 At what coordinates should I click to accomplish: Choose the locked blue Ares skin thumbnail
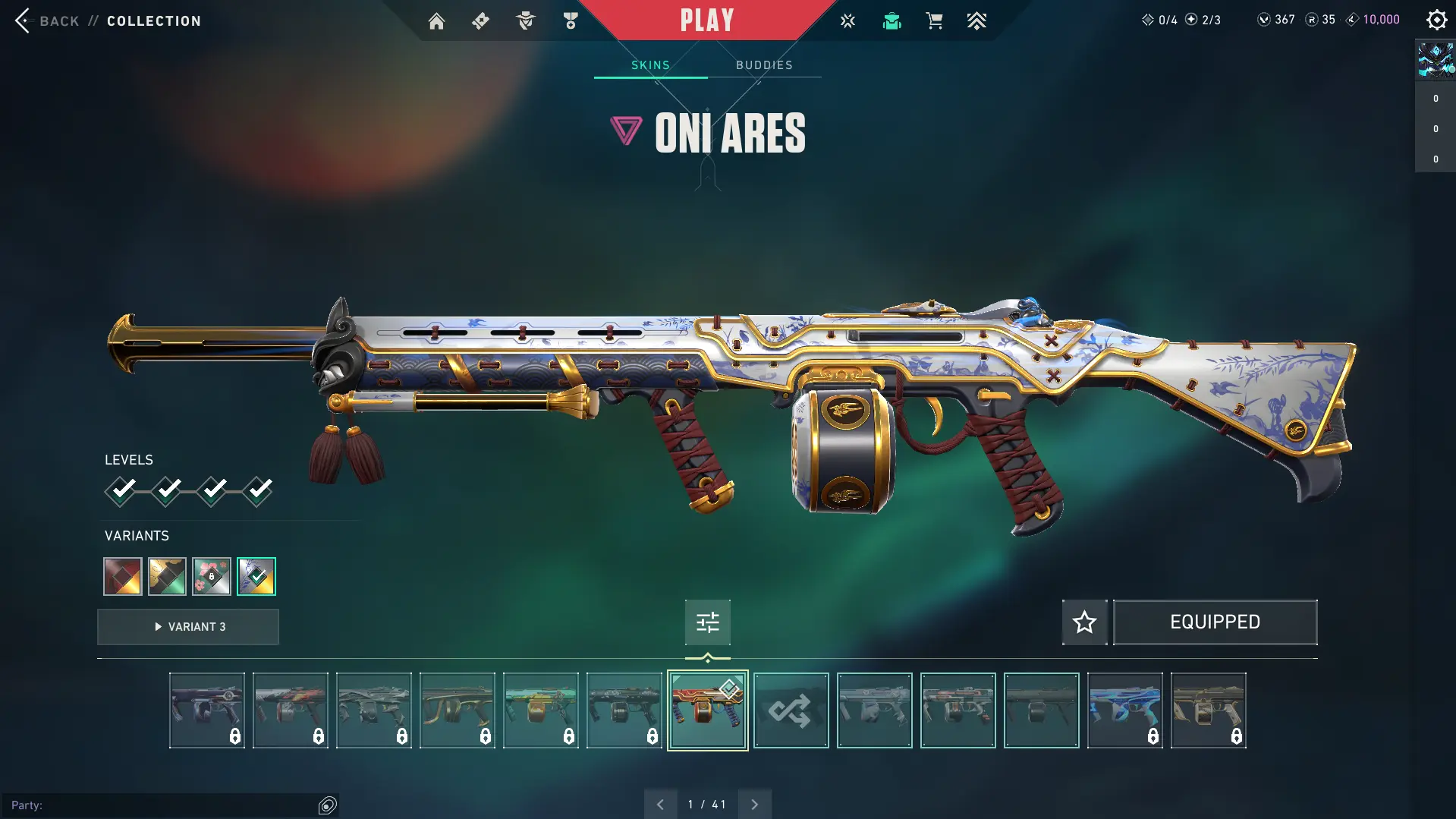coord(1124,710)
